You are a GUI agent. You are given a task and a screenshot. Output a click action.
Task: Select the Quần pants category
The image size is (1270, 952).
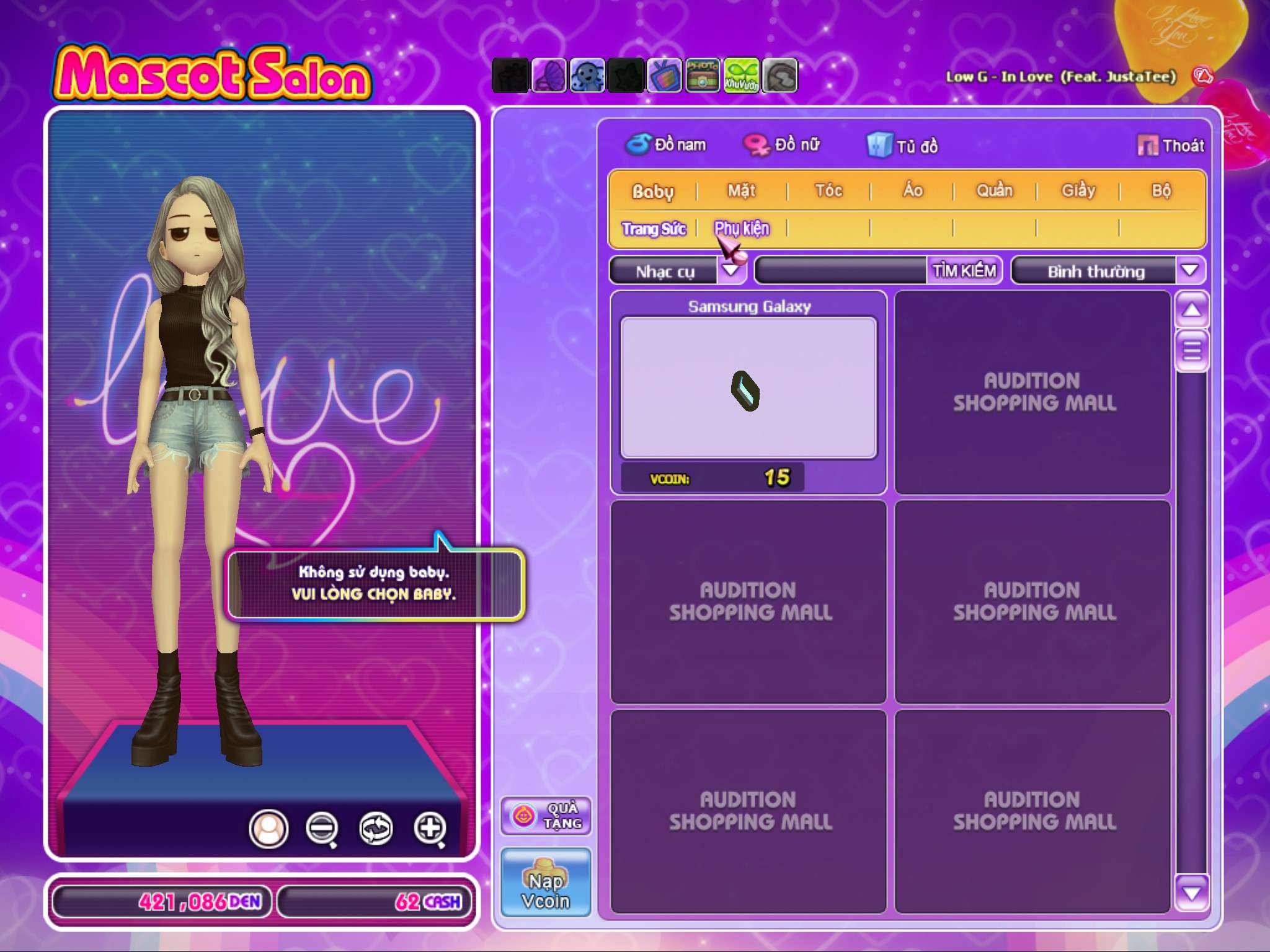tap(995, 191)
